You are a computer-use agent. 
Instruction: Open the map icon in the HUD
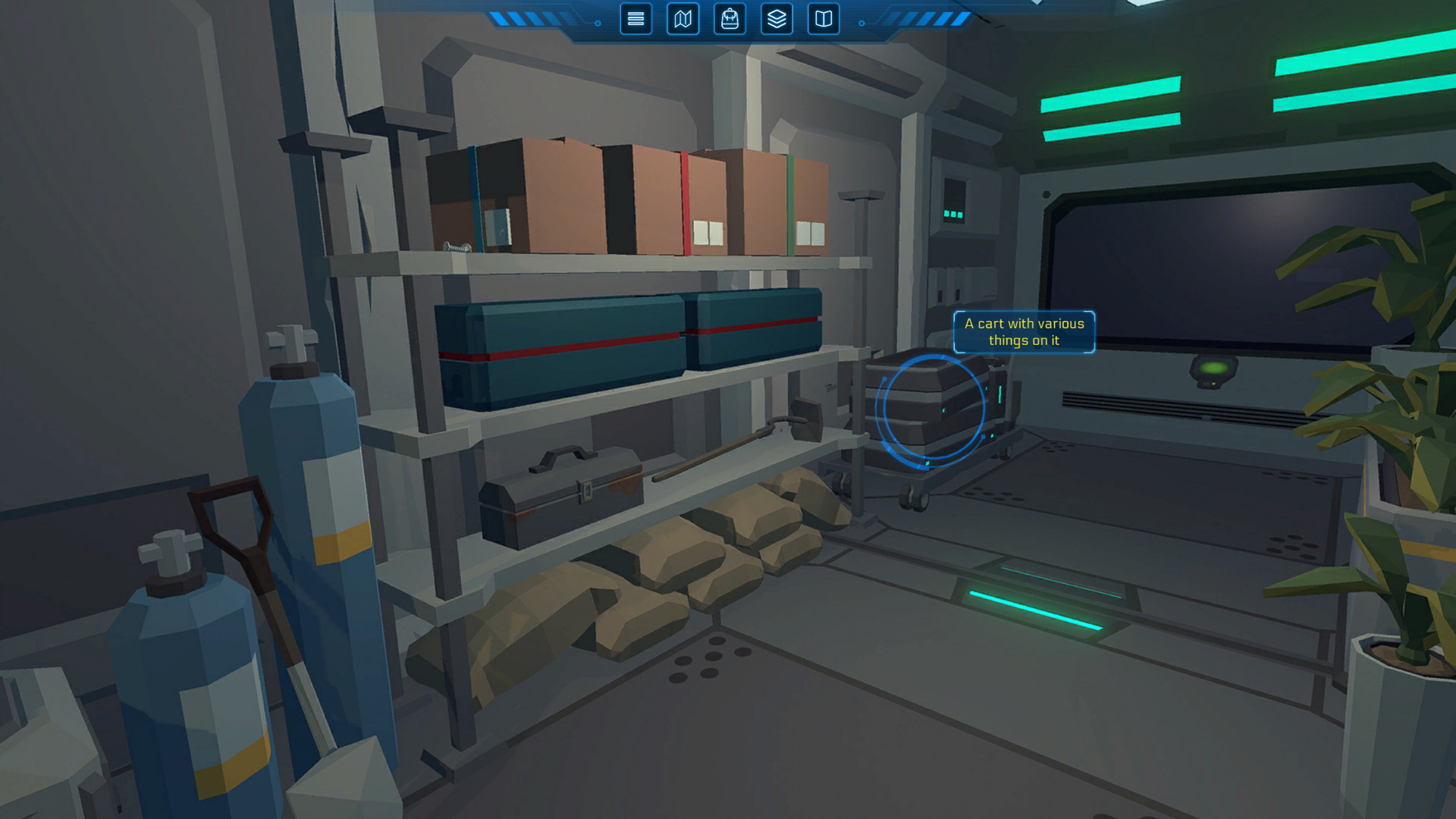pos(682,20)
